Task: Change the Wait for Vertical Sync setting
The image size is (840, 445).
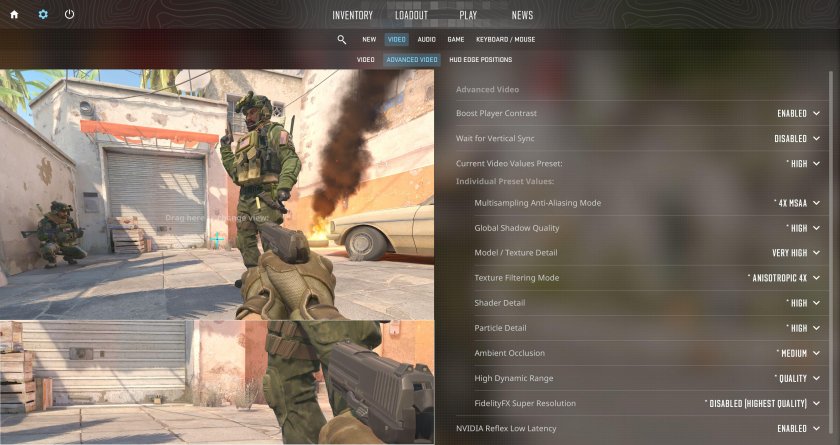Action: pyautogui.click(x=796, y=139)
